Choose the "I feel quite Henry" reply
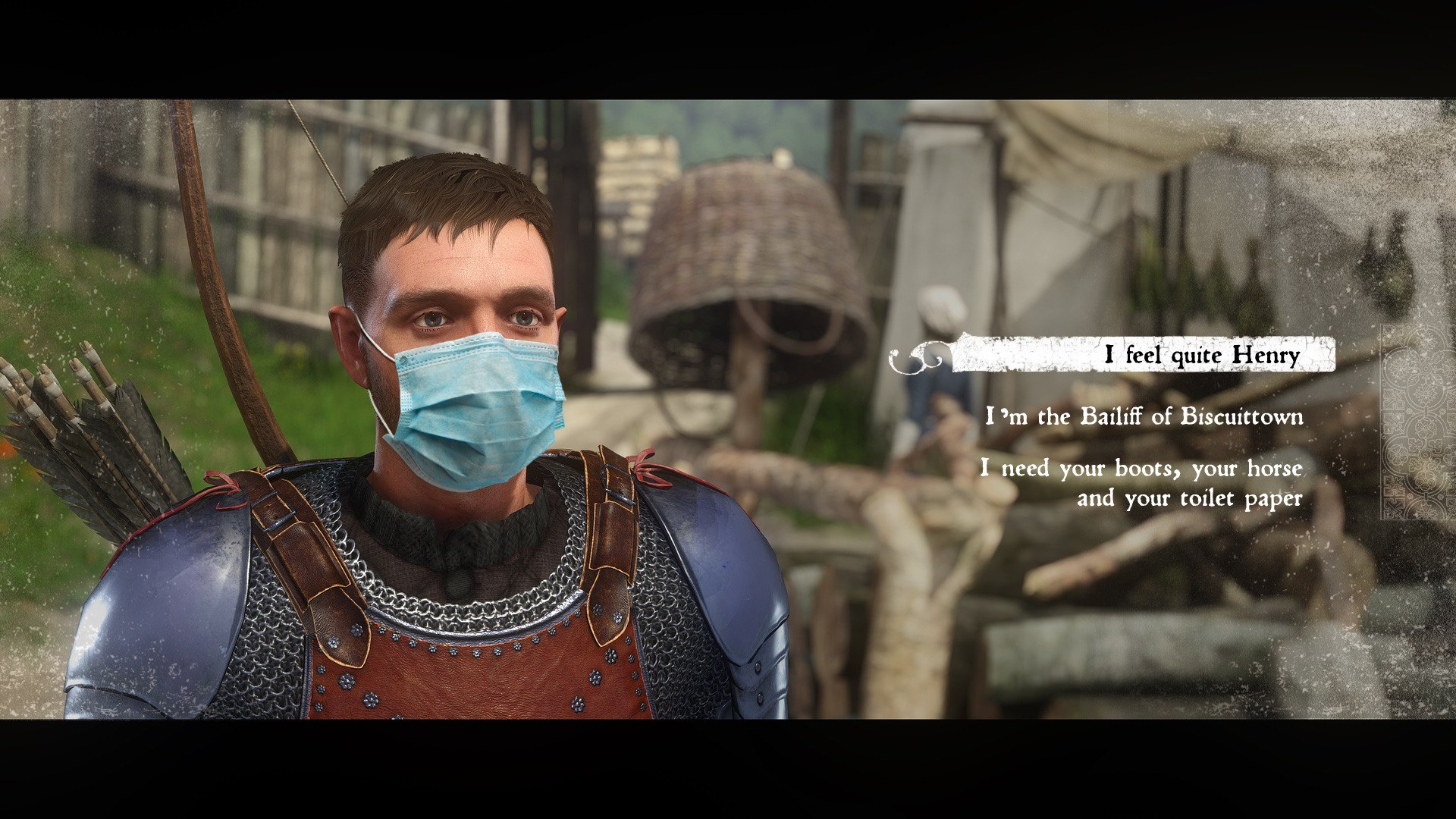Image resolution: width=1456 pixels, height=819 pixels. [x=1201, y=355]
